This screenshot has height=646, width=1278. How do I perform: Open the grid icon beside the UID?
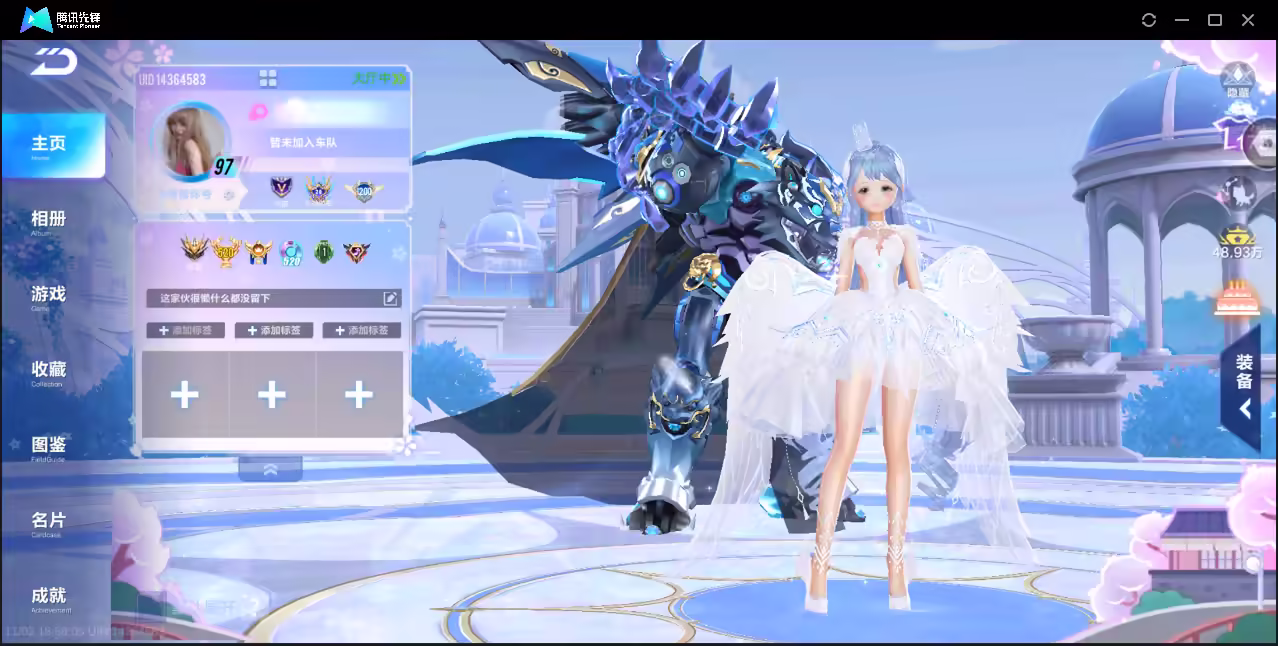pyautogui.click(x=268, y=78)
